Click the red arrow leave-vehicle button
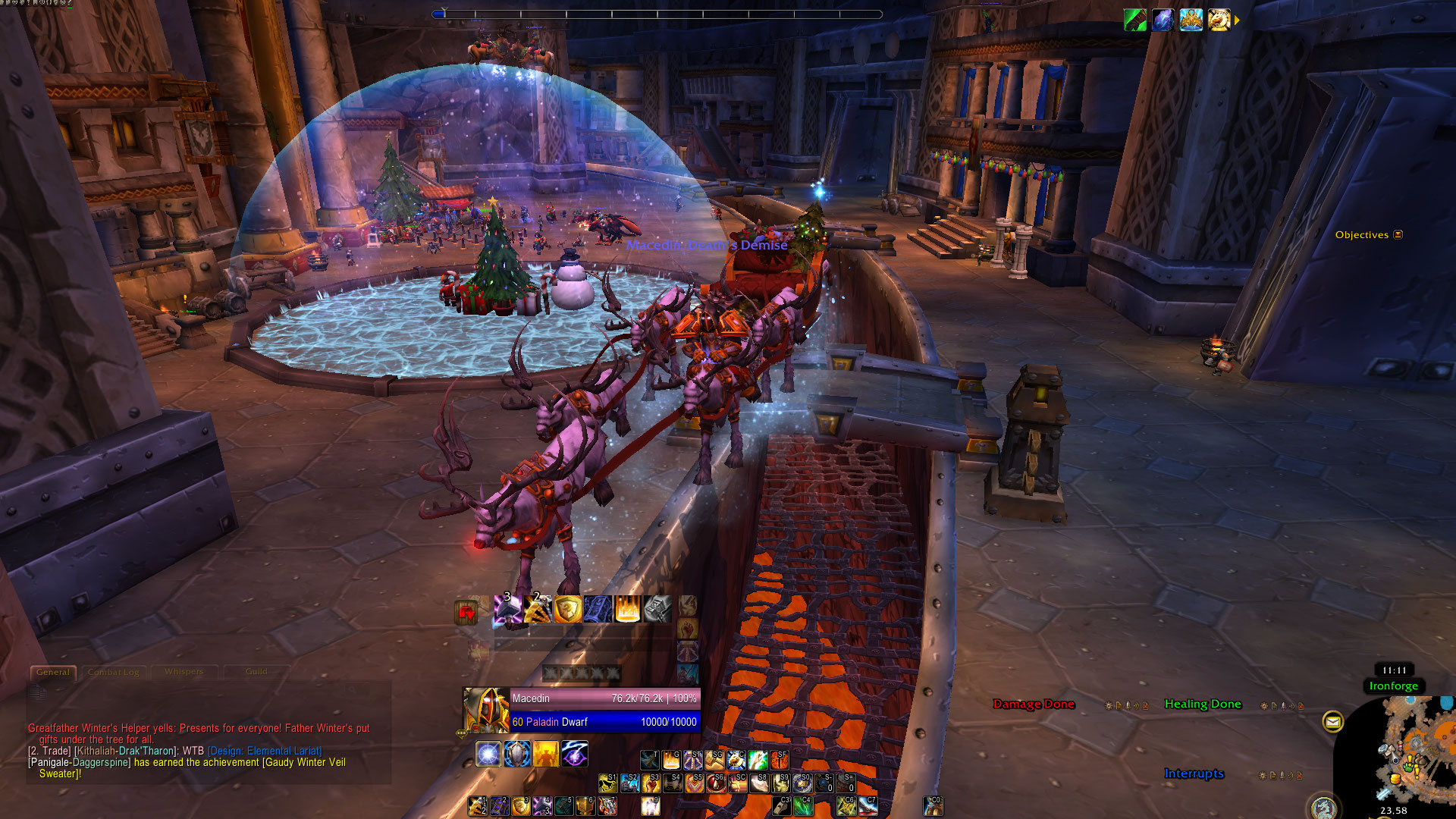 466,611
